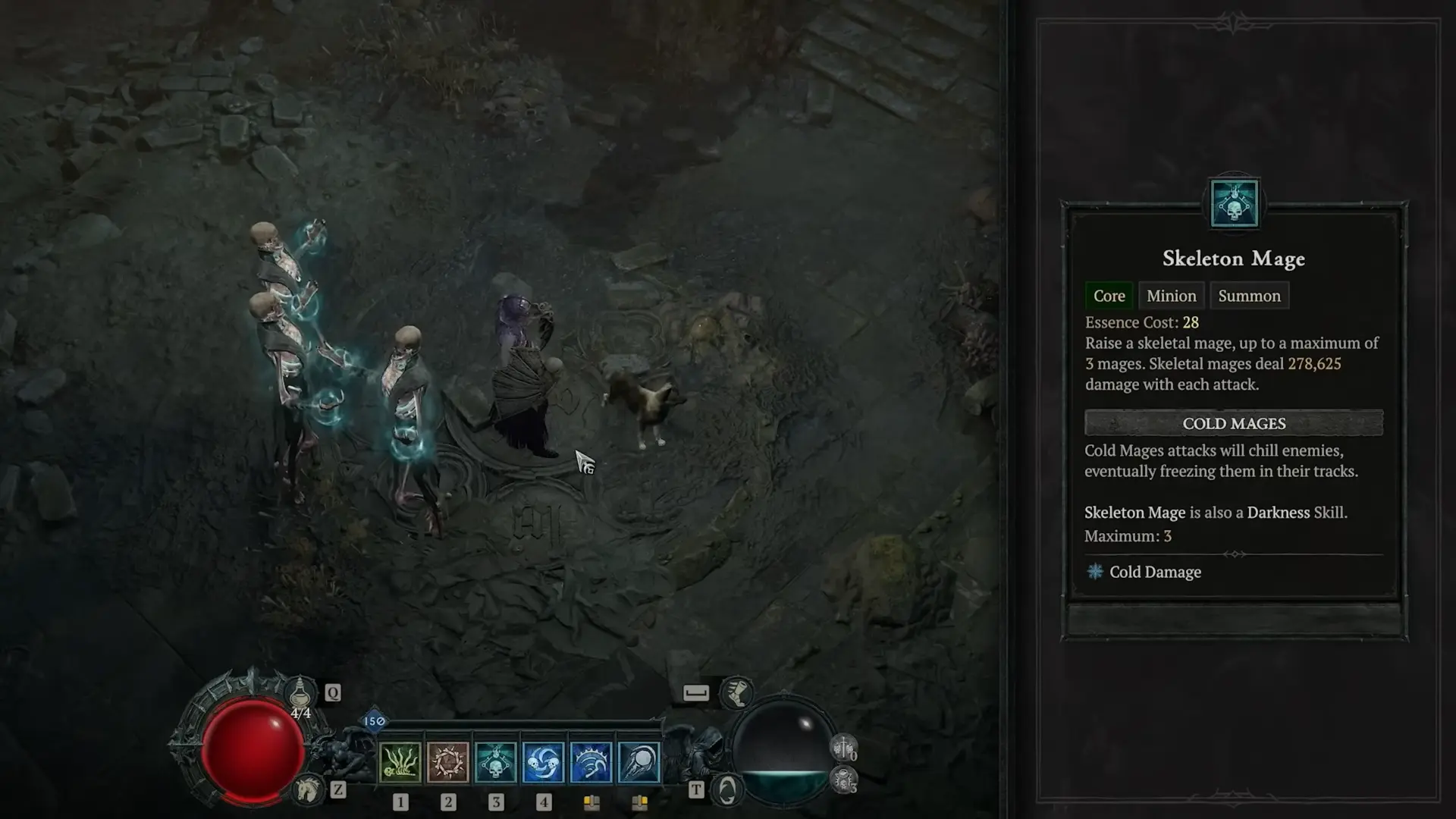This screenshot has width=1456, height=819.
Task: Click the skeleton mage minion counter
Action: [844, 780]
